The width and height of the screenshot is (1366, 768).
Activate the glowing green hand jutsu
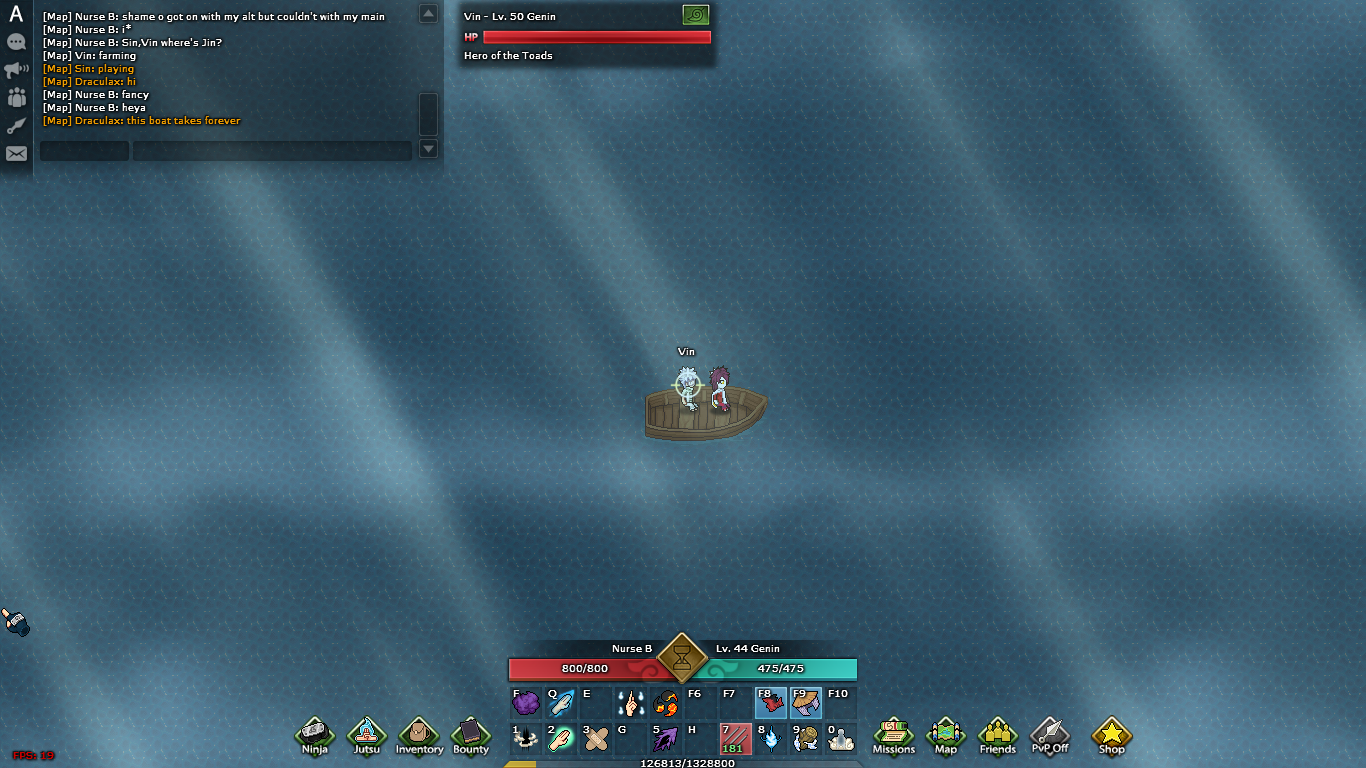[x=561, y=739]
